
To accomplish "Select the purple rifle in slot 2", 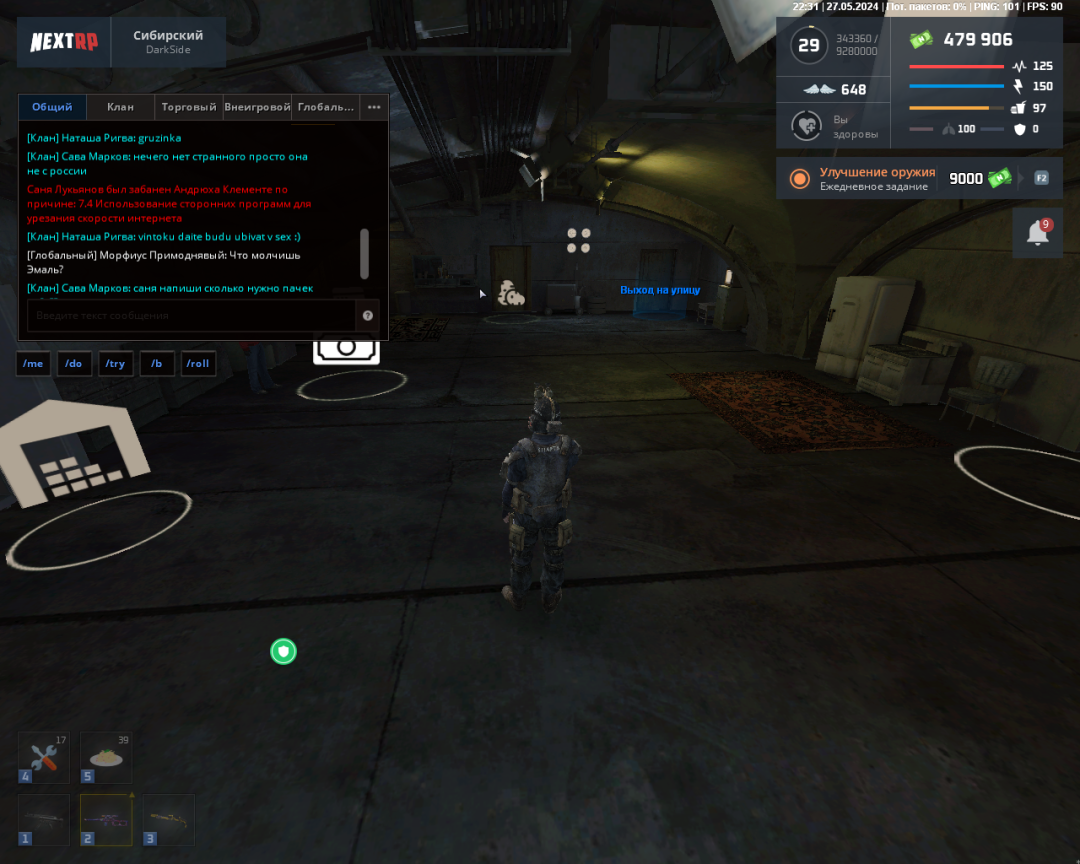I will tap(106, 820).
